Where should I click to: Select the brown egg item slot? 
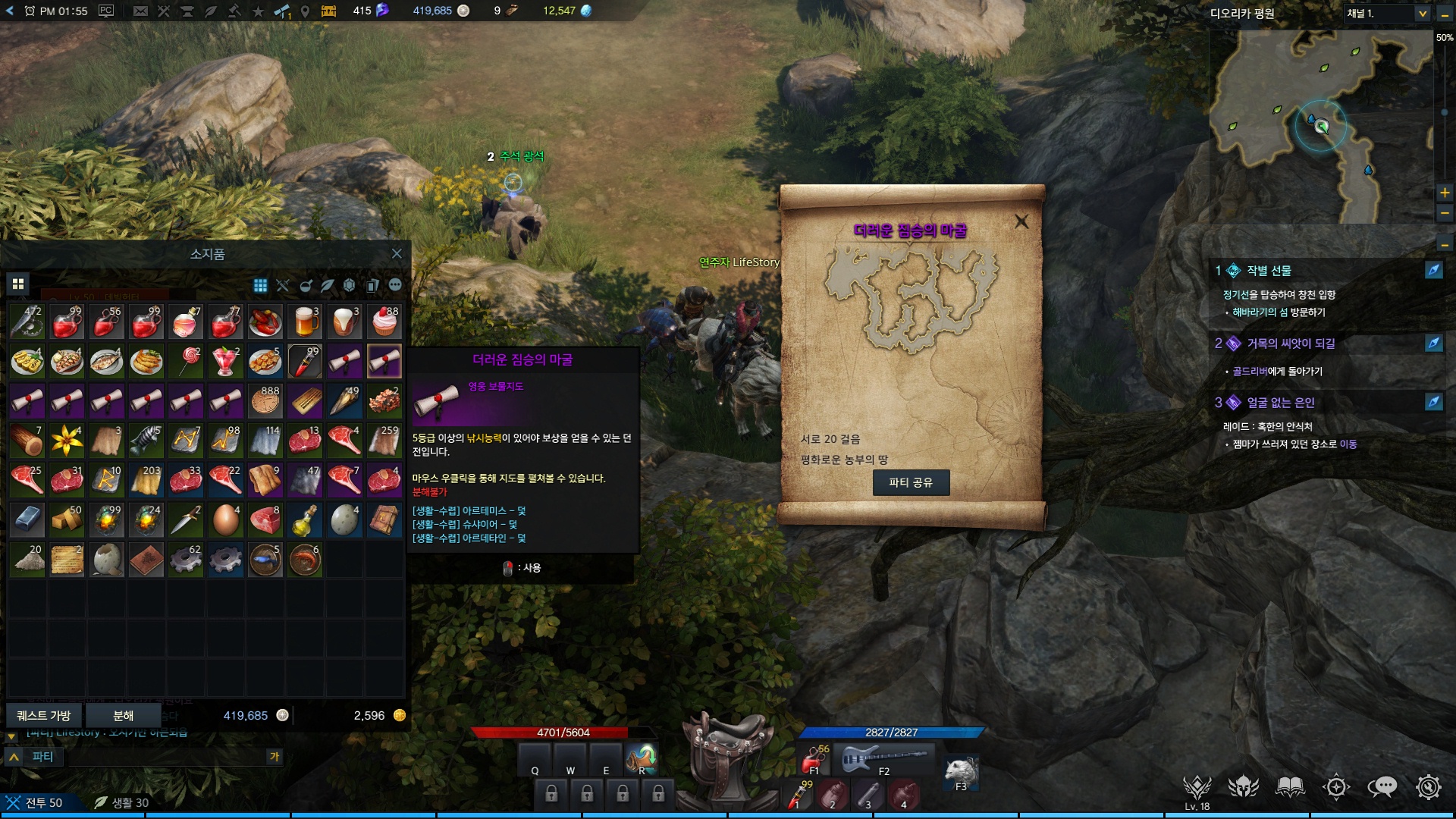coord(225,520)
